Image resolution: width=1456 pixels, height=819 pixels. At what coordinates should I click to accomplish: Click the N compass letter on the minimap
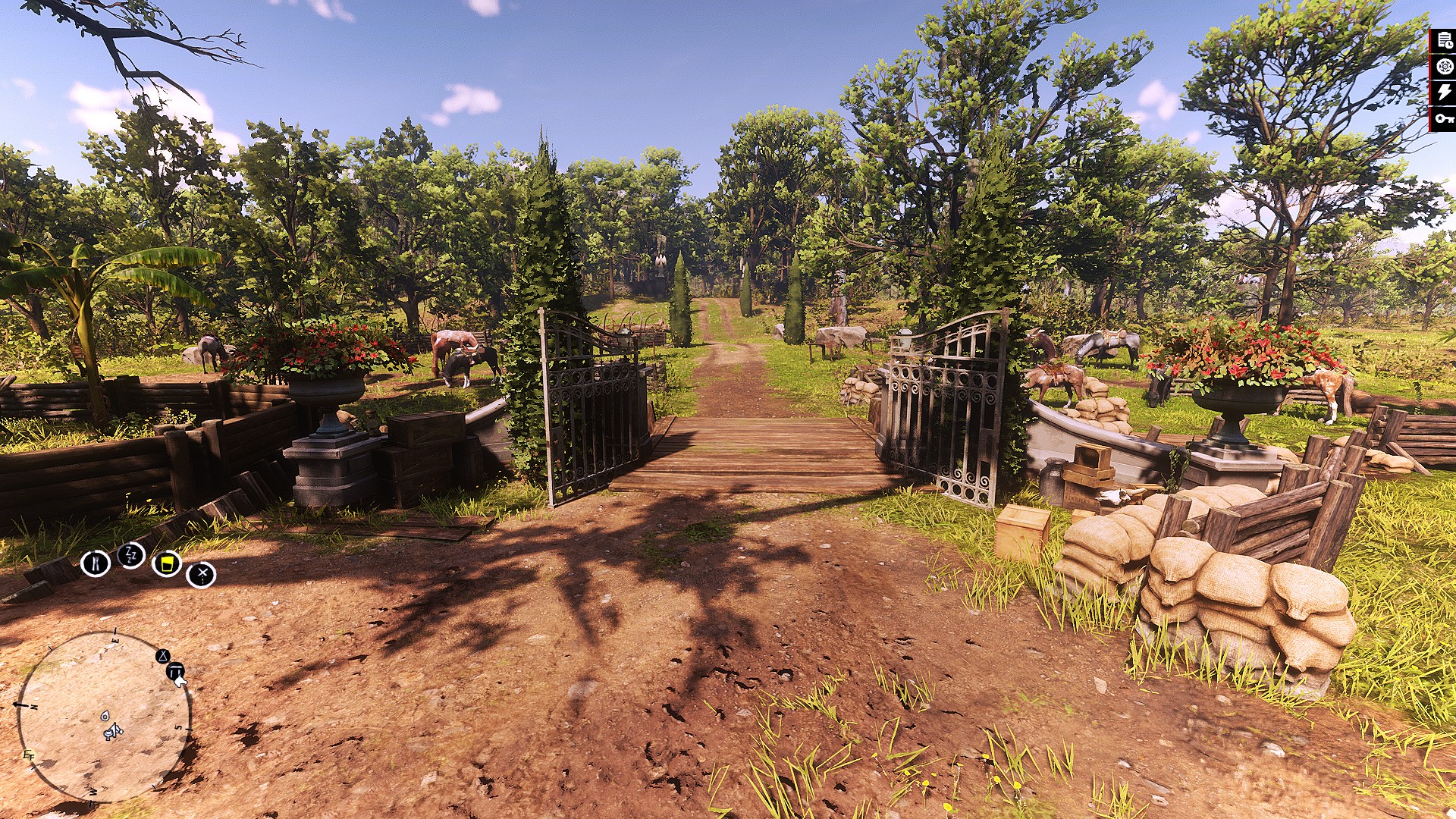point(33,705)
